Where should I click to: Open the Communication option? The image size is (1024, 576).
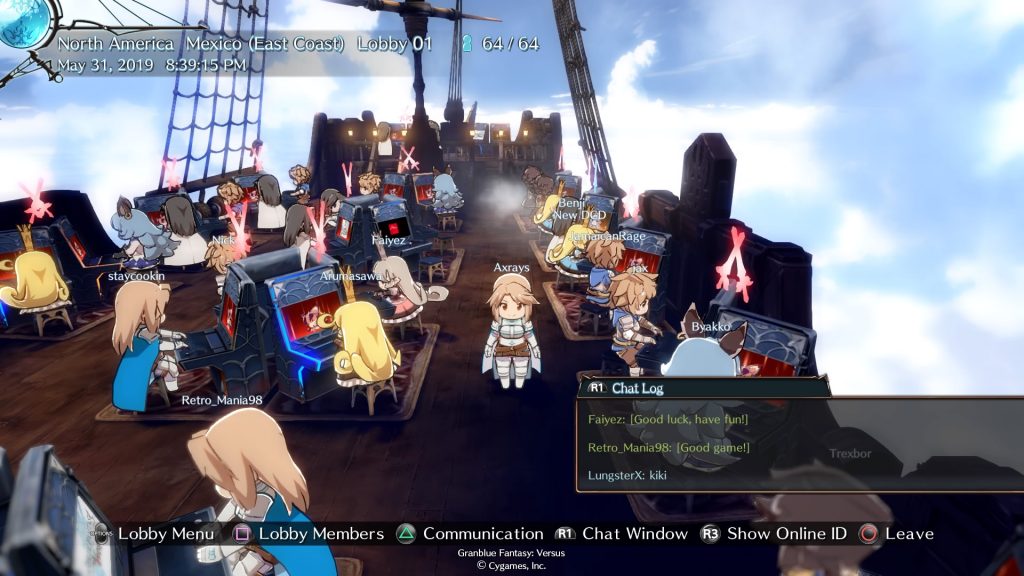[x=482, y=534]
